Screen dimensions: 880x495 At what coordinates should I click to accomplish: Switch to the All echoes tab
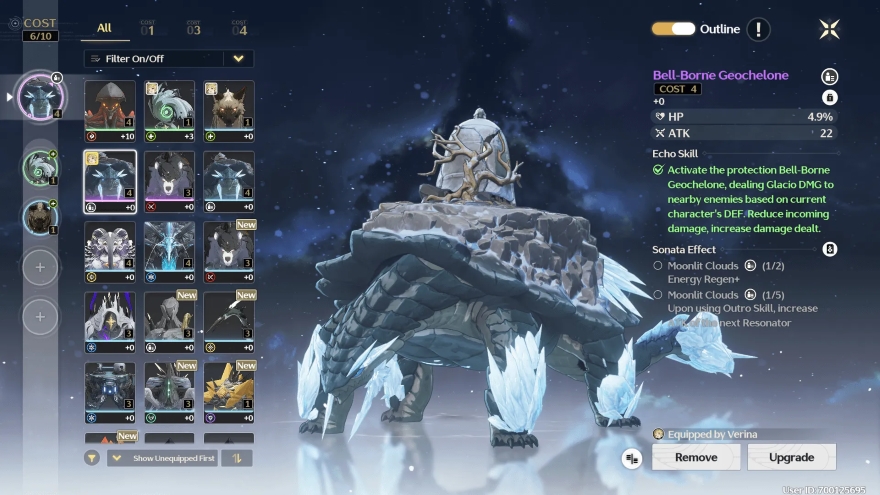104,28
